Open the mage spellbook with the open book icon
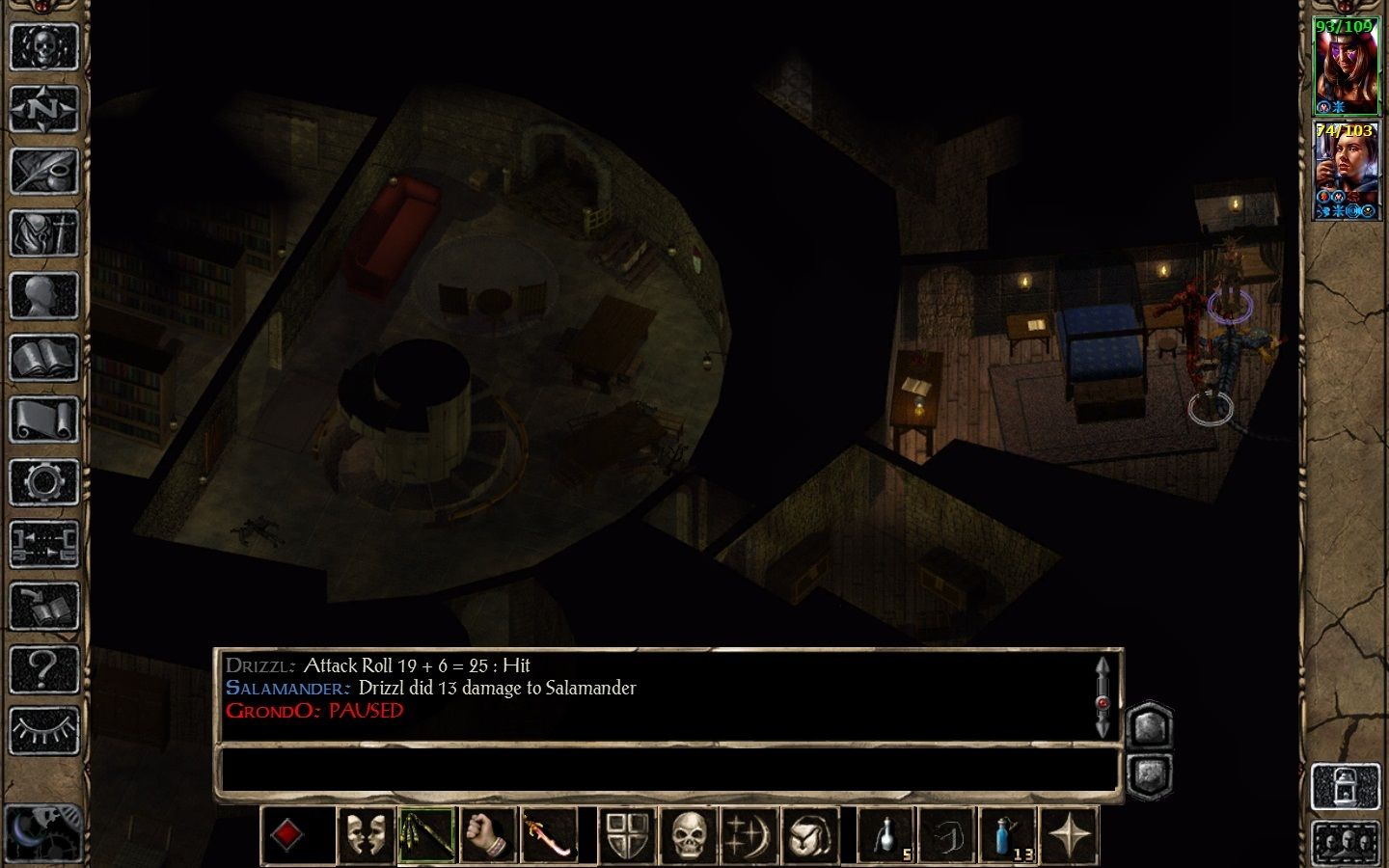Screen dimensions: 1389x868 (x=43, y=359)
